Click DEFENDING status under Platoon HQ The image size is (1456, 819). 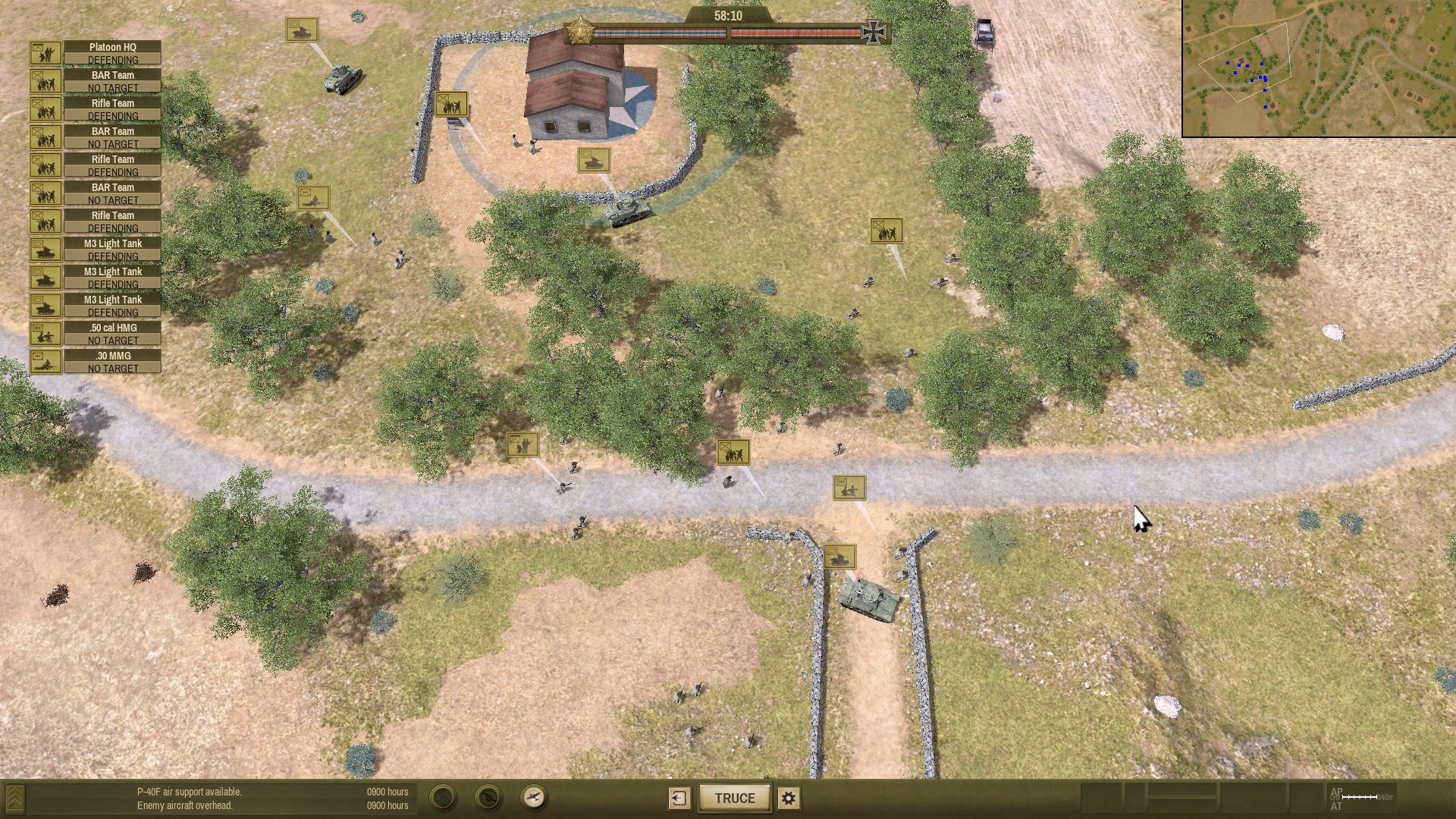[112, 59]
